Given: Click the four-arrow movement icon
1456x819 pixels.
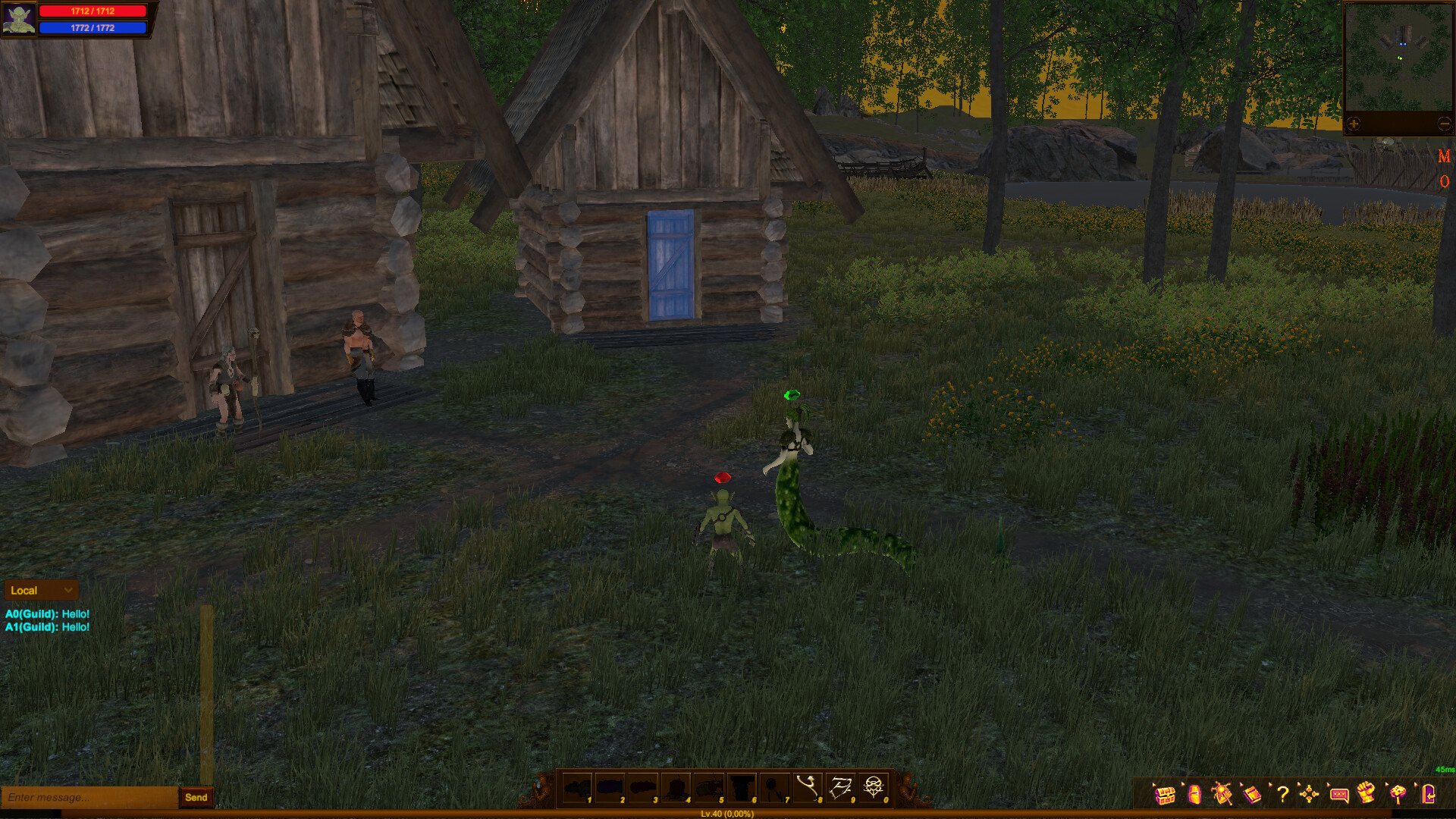Looking at the screenshot, I should 1309,795.
